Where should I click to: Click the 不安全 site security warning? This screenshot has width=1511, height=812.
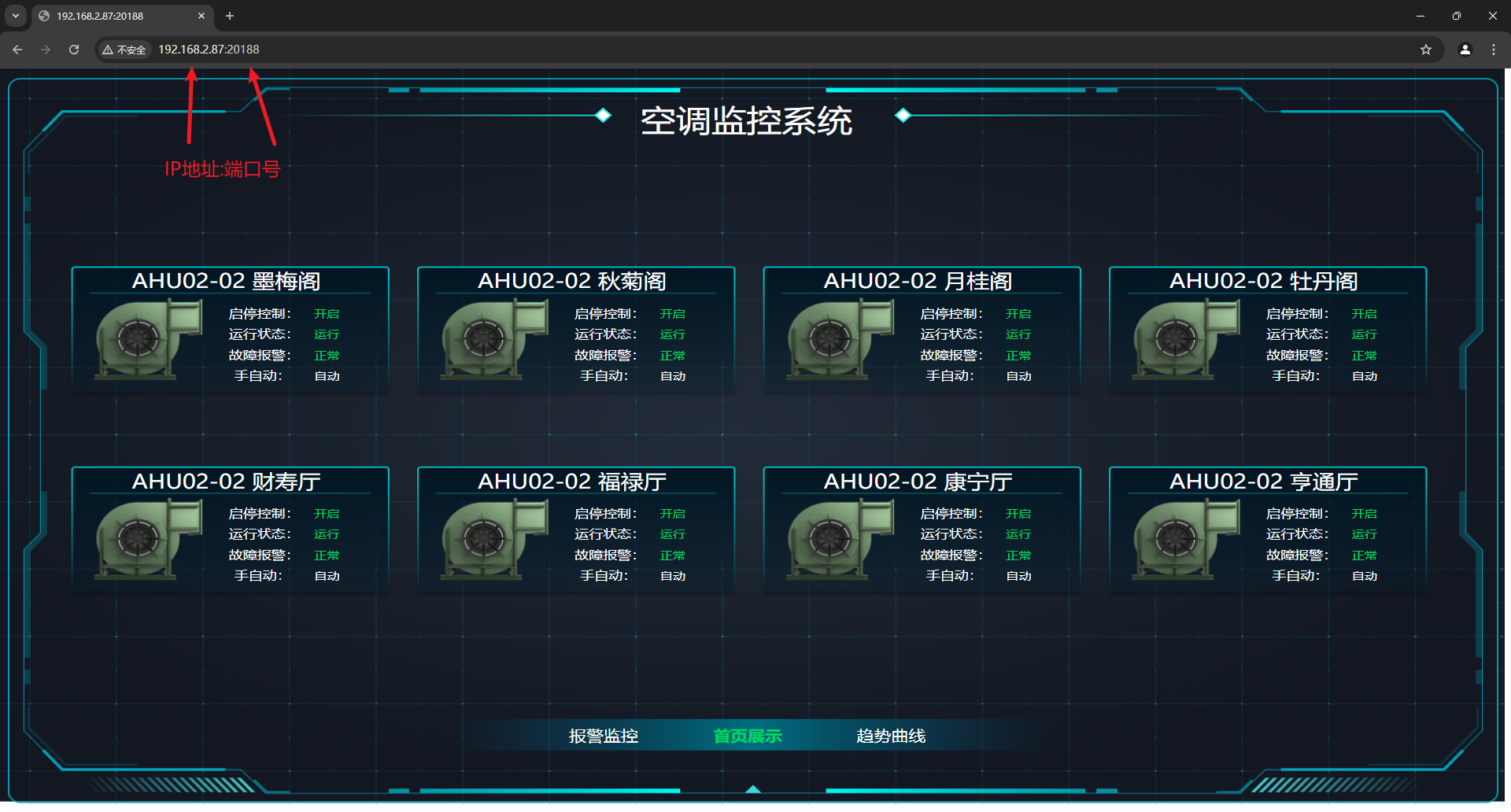tap(124, 49)
